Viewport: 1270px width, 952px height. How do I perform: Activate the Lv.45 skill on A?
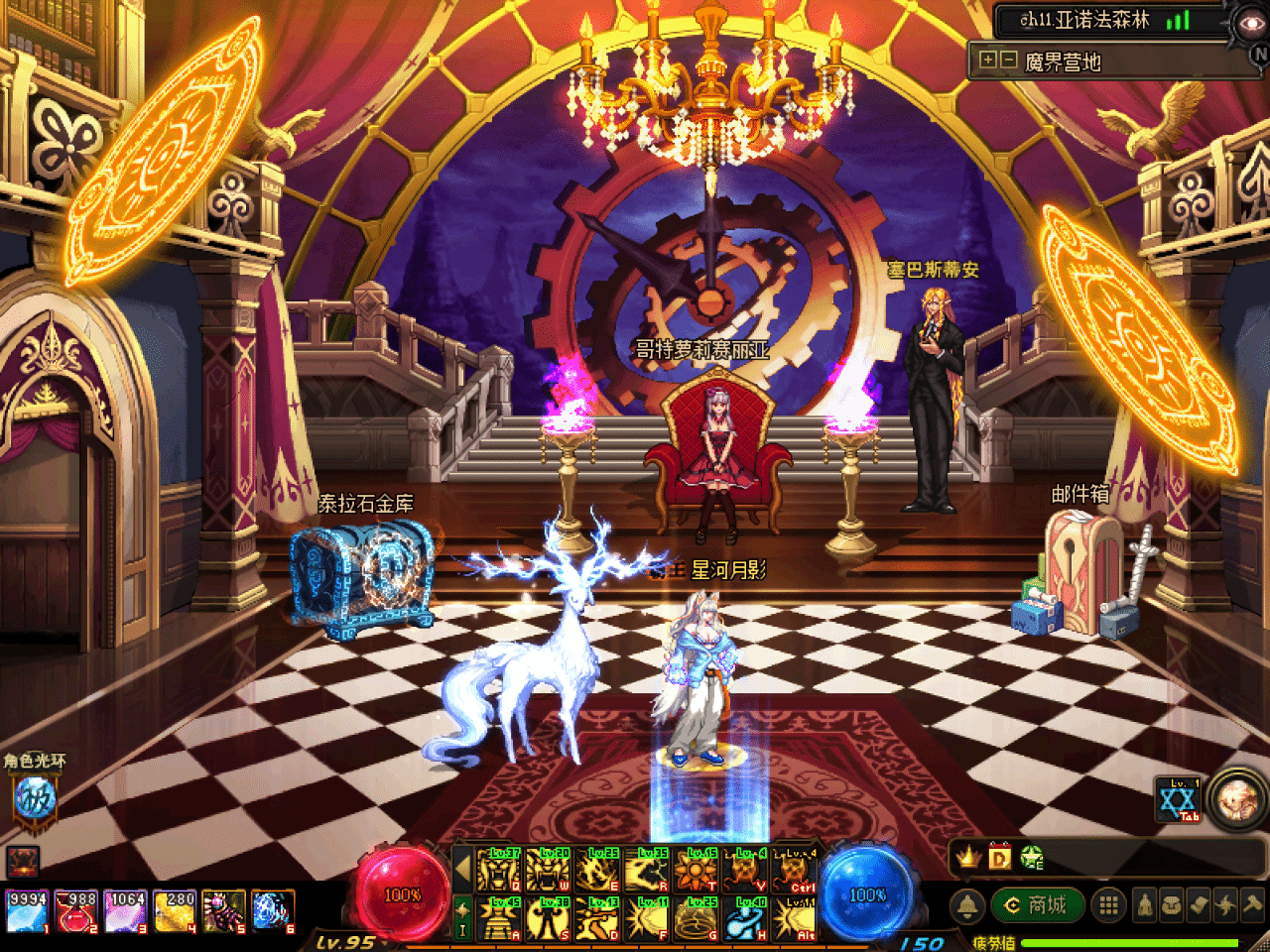(499, 919)
